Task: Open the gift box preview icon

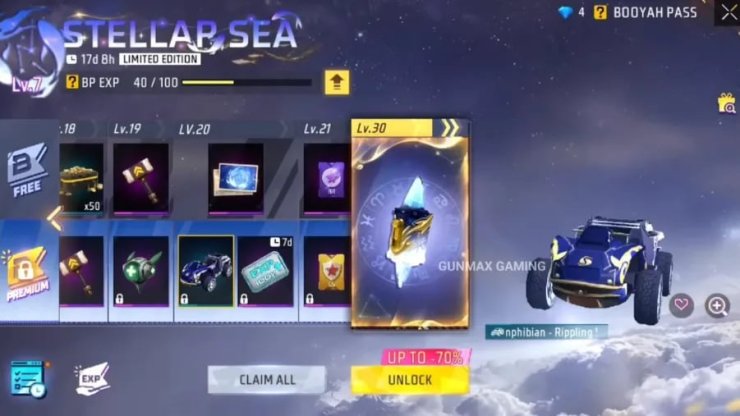Action: click(727, 103)
